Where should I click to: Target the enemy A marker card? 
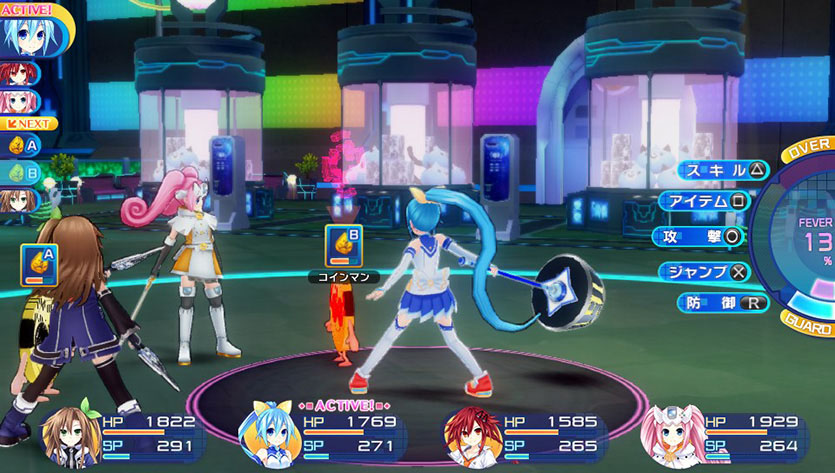pyautogui.click(x=38, y=265)
